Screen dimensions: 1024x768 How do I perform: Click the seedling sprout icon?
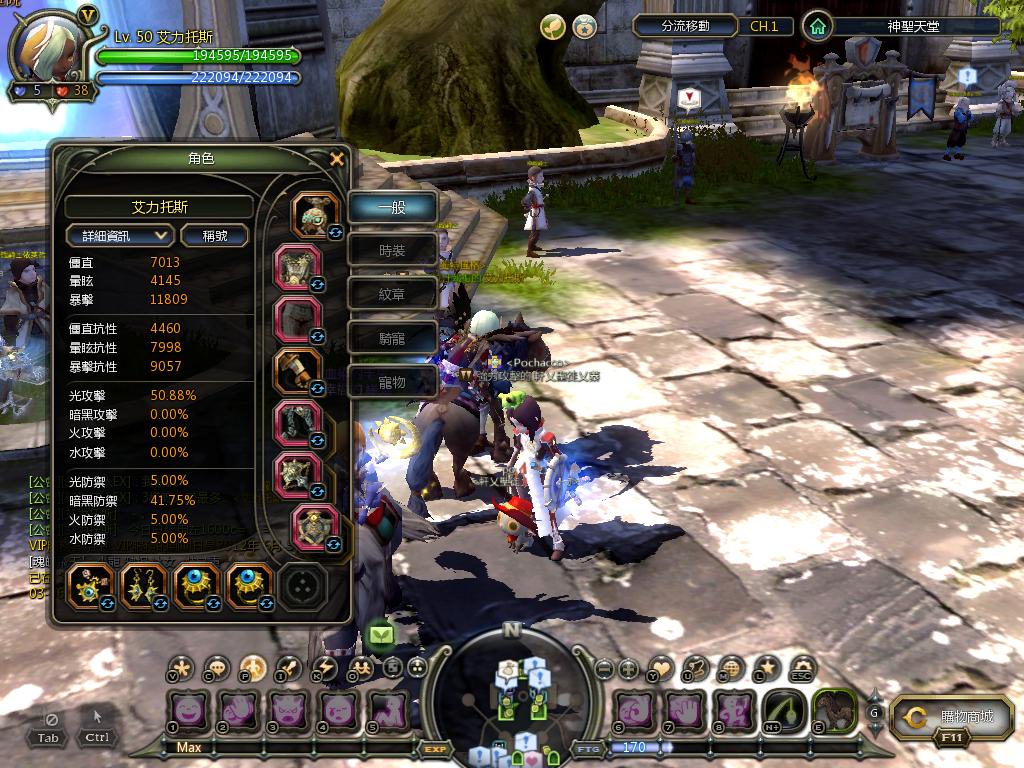tap(552, 27)
